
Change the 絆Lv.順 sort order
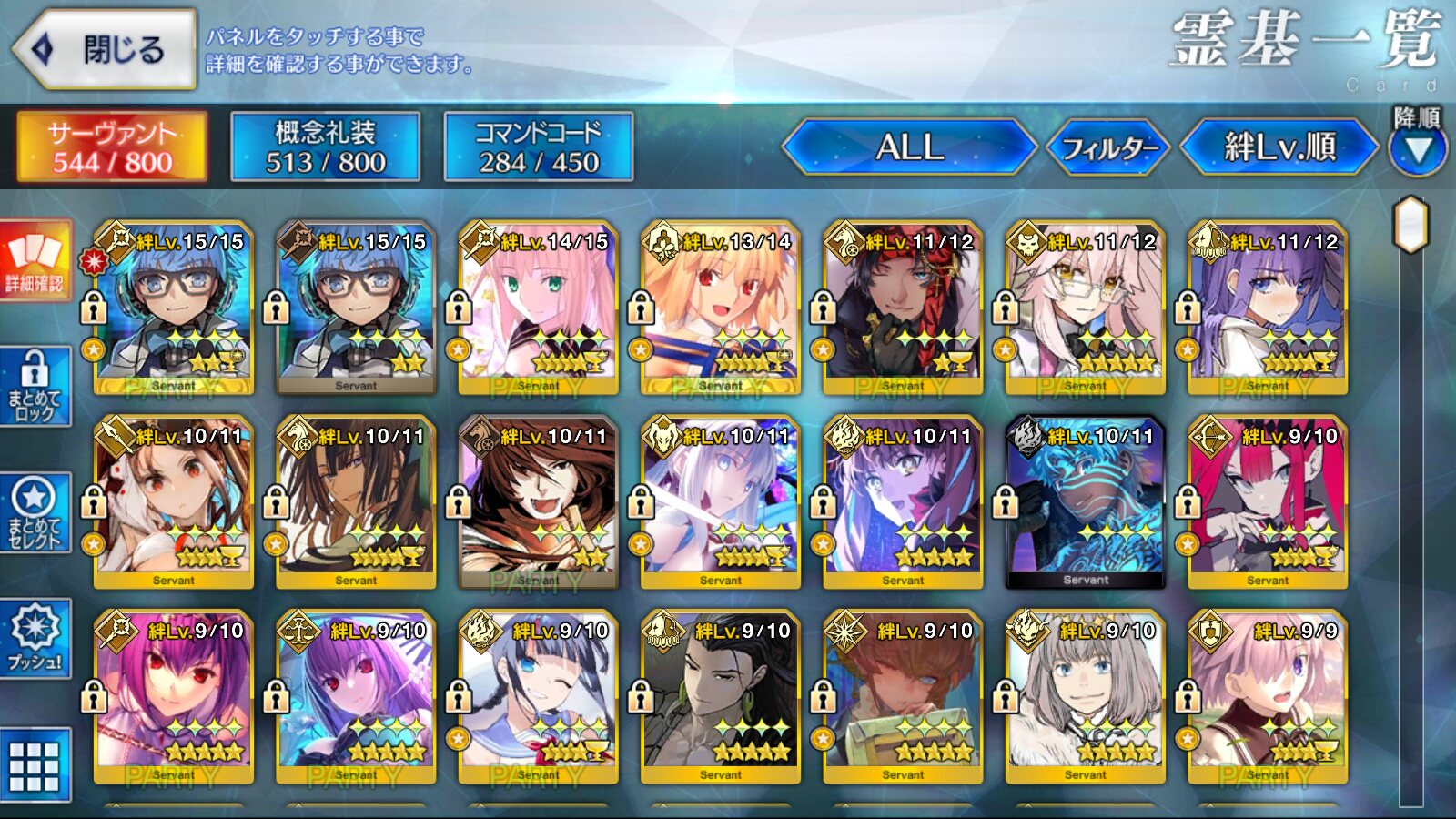[1279, 147]
